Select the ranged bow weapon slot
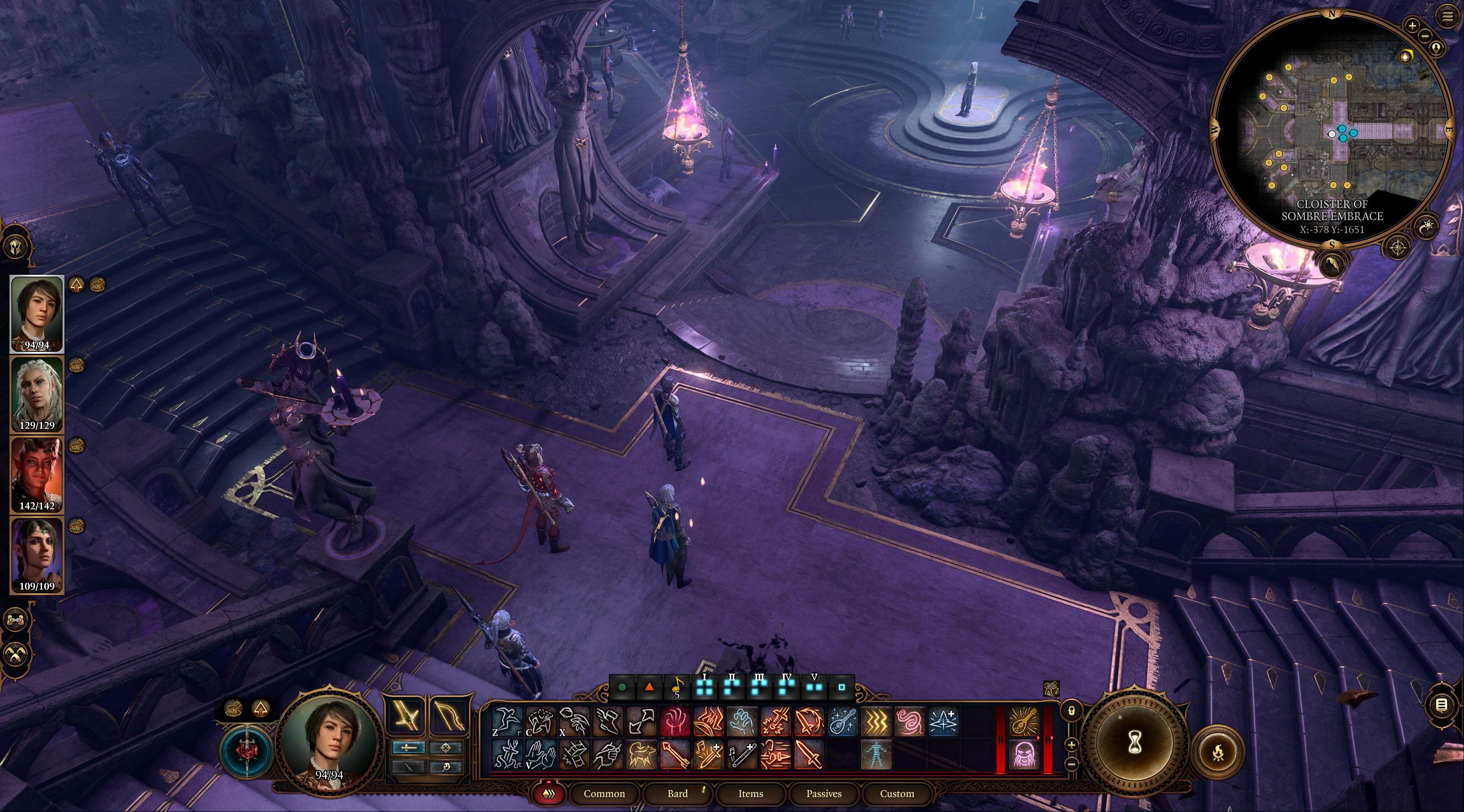Screen dimensions: 1464x812 pyautogui.click(x=448, y=716)
